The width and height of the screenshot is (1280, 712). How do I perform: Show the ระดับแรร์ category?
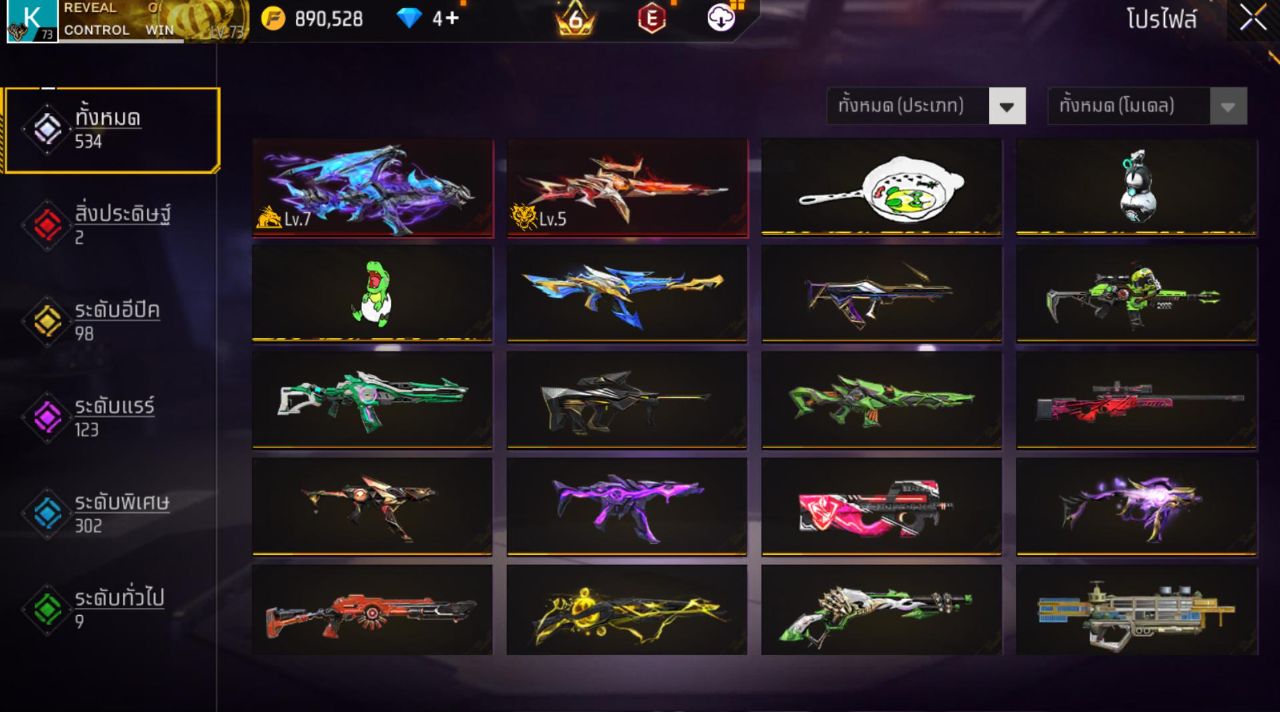pos(111,416)
